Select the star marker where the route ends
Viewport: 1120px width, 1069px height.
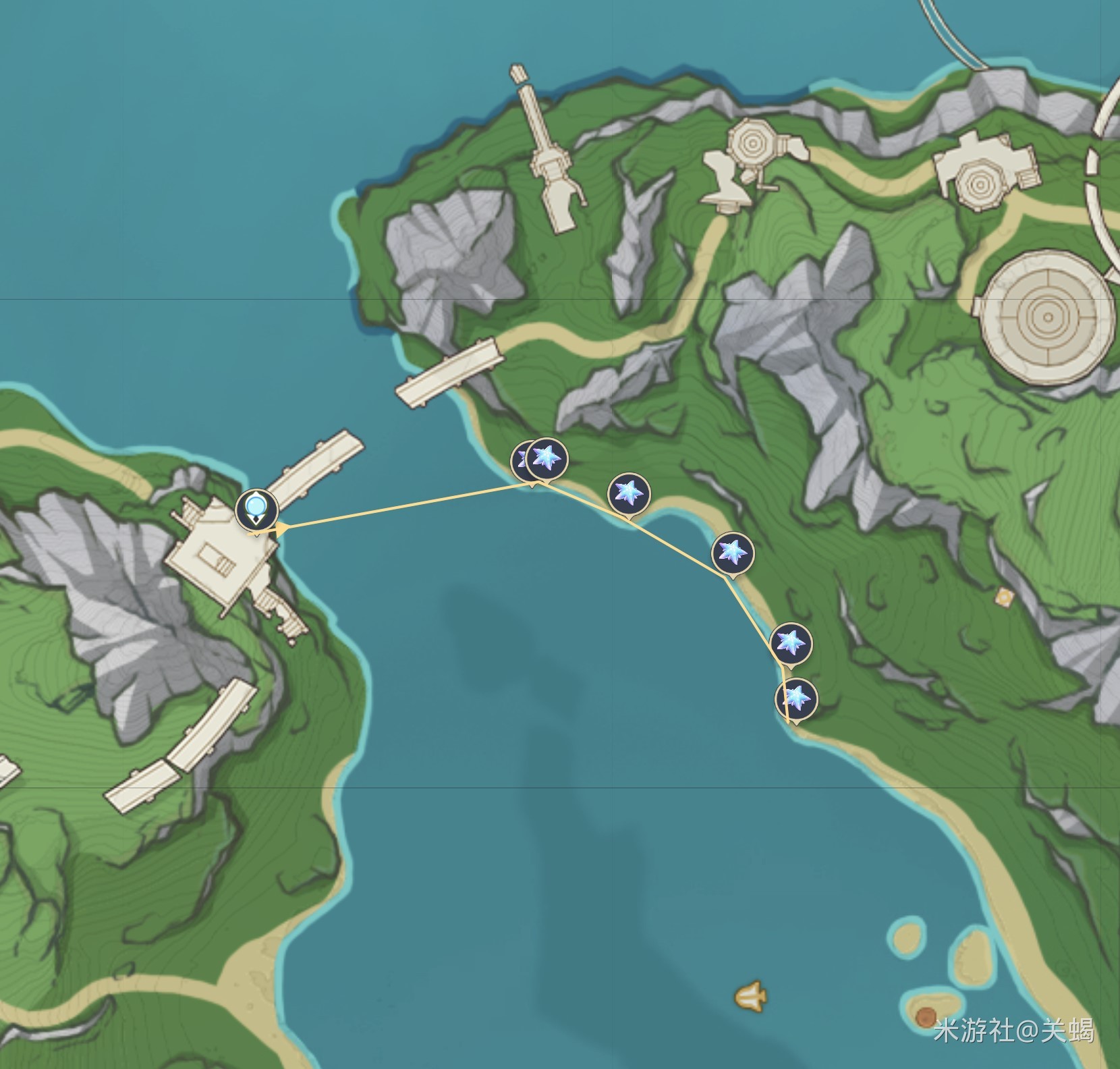[x=796, y=698]
